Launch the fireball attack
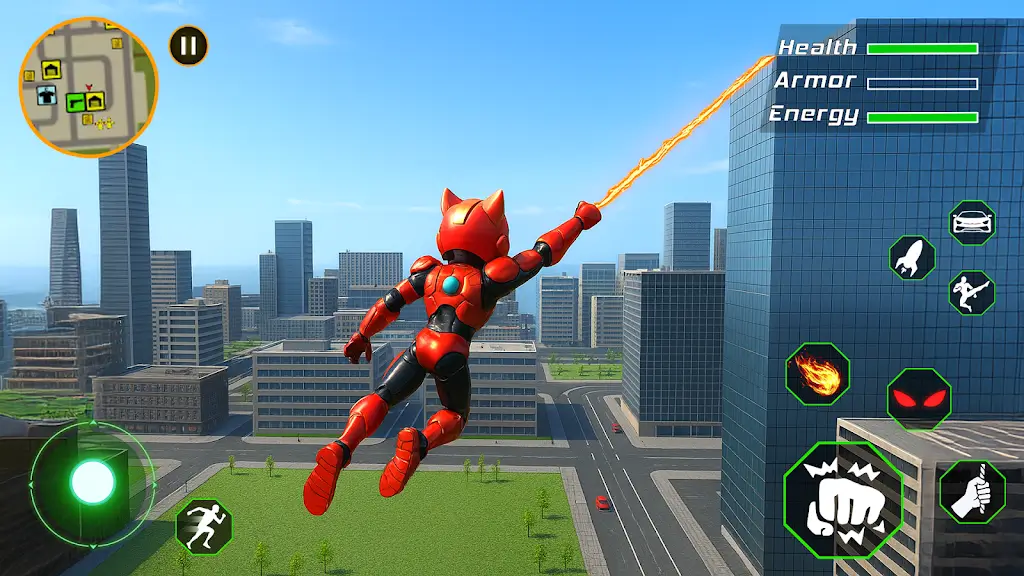This screenshot has width=1024, height=576. coord(817,374)
